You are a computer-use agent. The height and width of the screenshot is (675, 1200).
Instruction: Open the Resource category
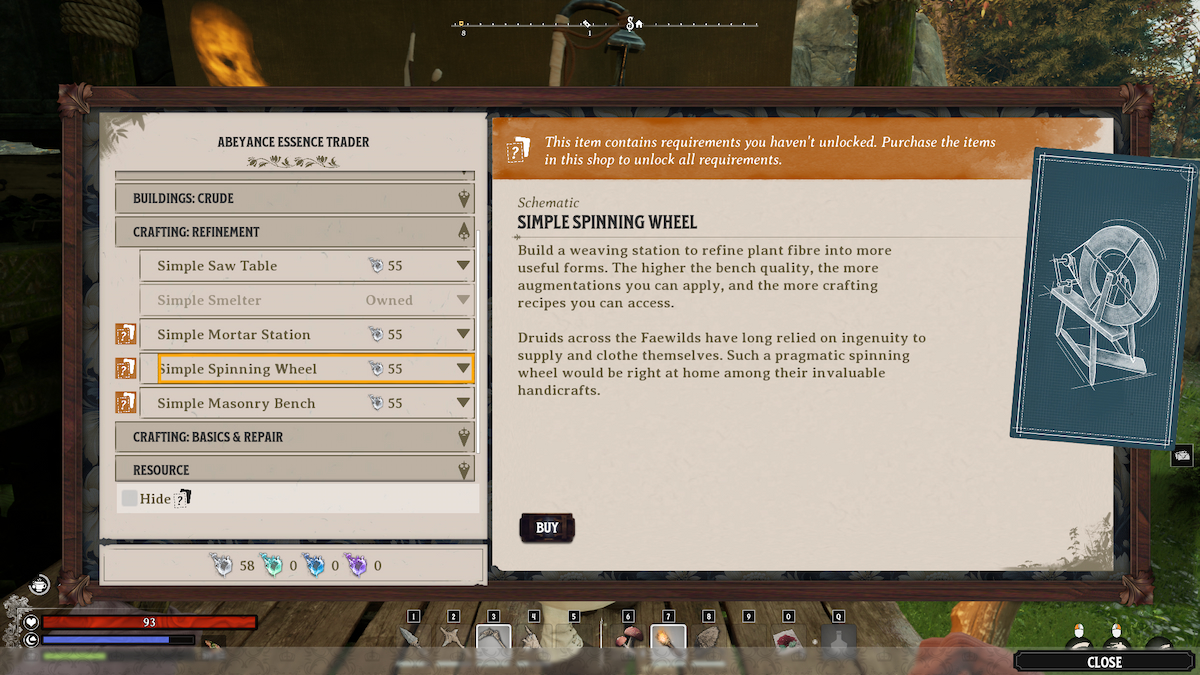(x=295, y=470)
